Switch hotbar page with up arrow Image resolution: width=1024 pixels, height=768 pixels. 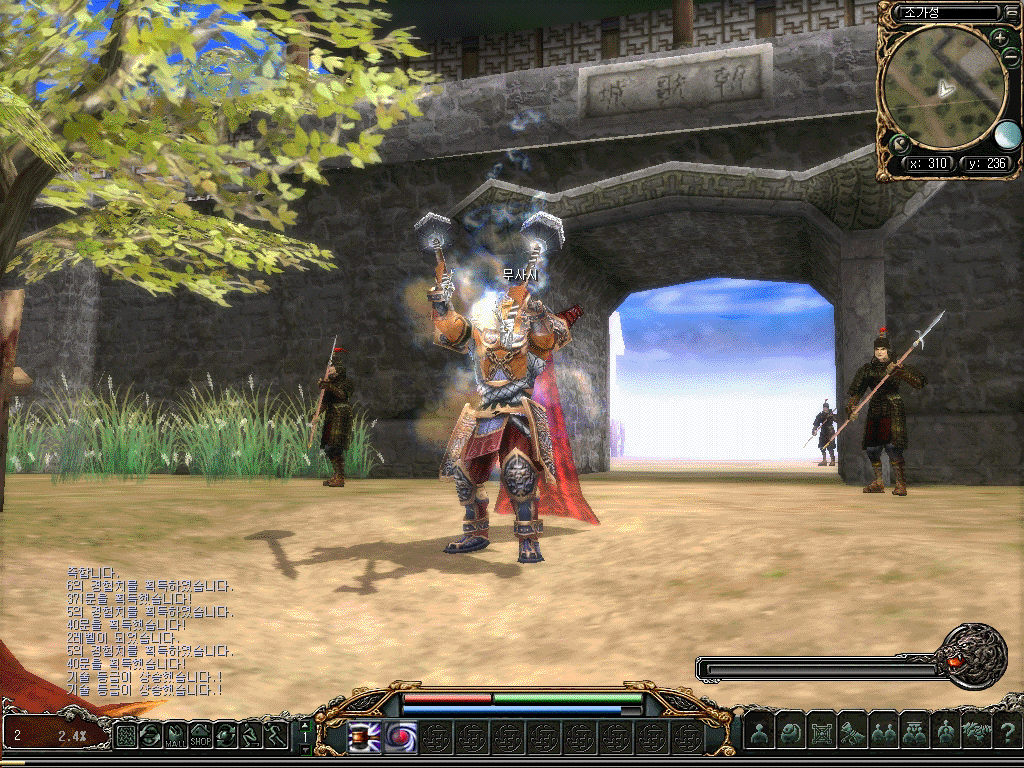[305, 725]
